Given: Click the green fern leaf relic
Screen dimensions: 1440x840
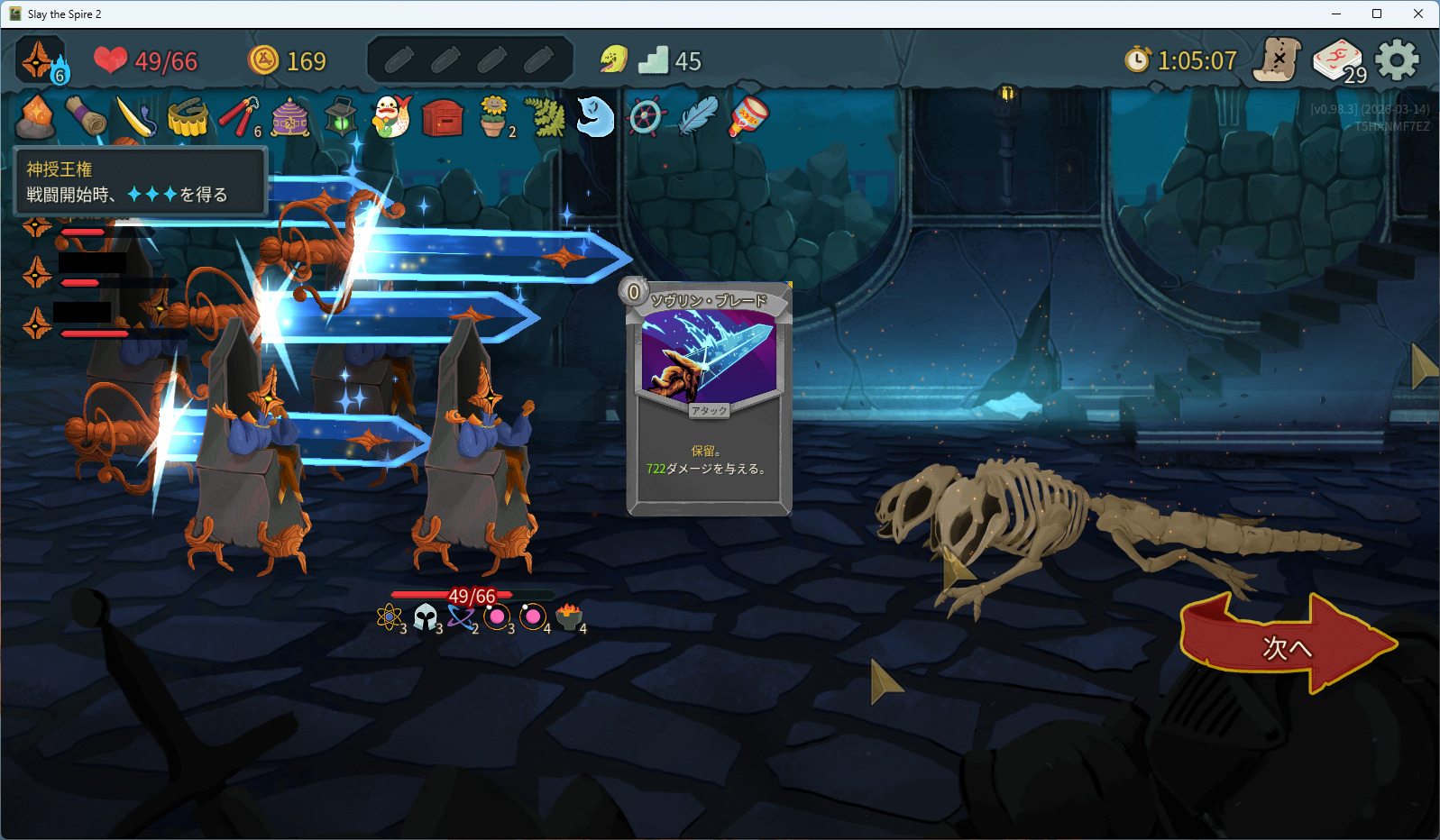Looking at the screenshot, I should tap(545, 117).
